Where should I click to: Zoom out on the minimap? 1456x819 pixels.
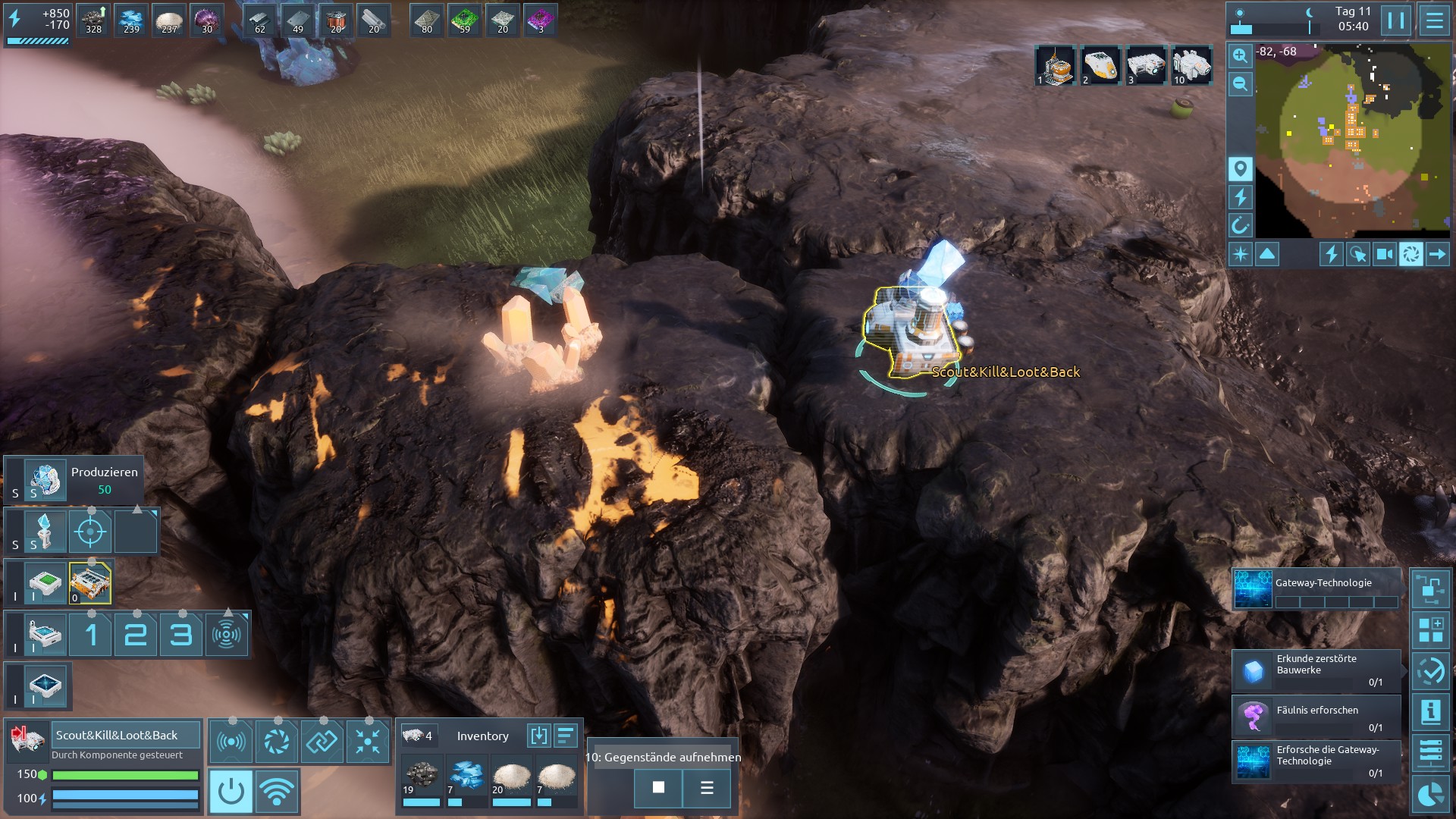tap(1240, 83)
